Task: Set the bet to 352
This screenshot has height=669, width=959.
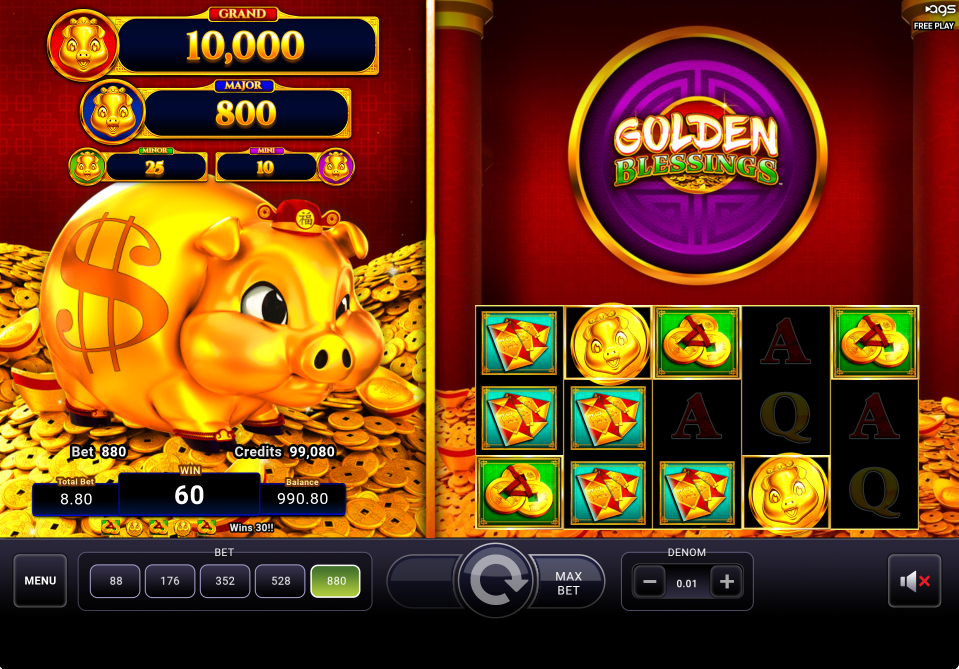Action: tap(226, 581)
